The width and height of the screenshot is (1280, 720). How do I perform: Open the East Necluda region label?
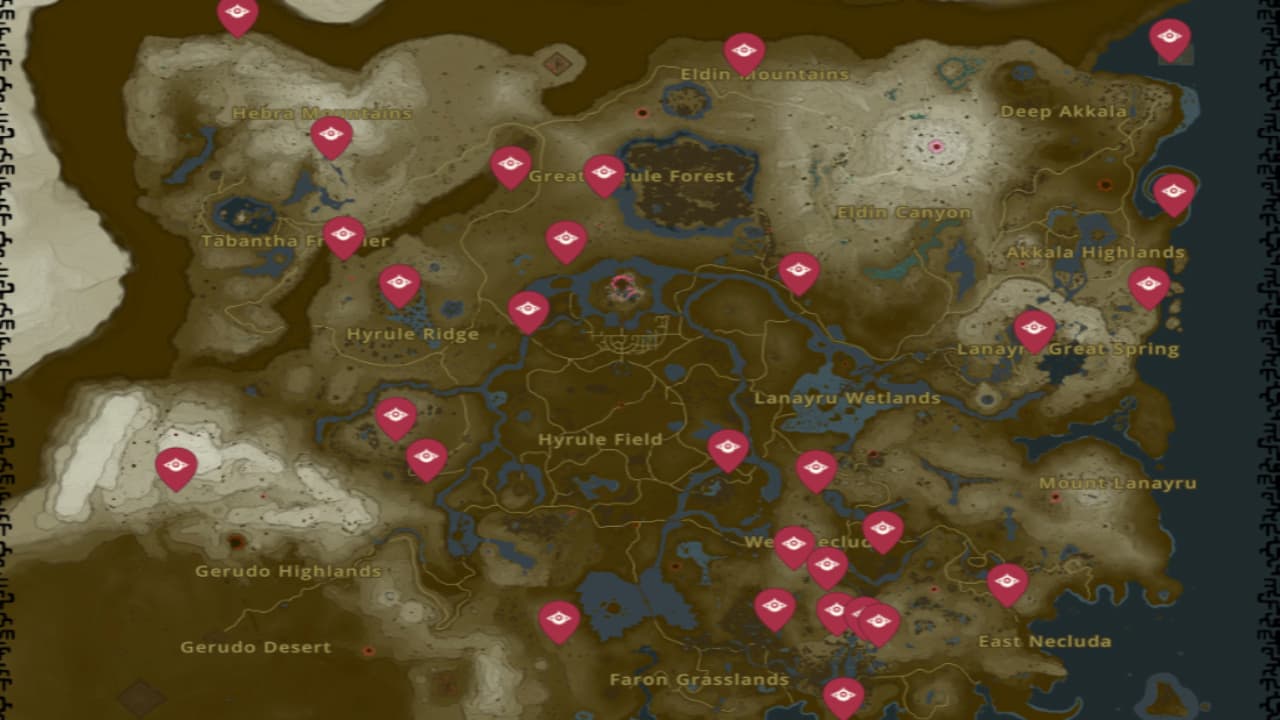pyautogui.click(x=1048, y=641)
